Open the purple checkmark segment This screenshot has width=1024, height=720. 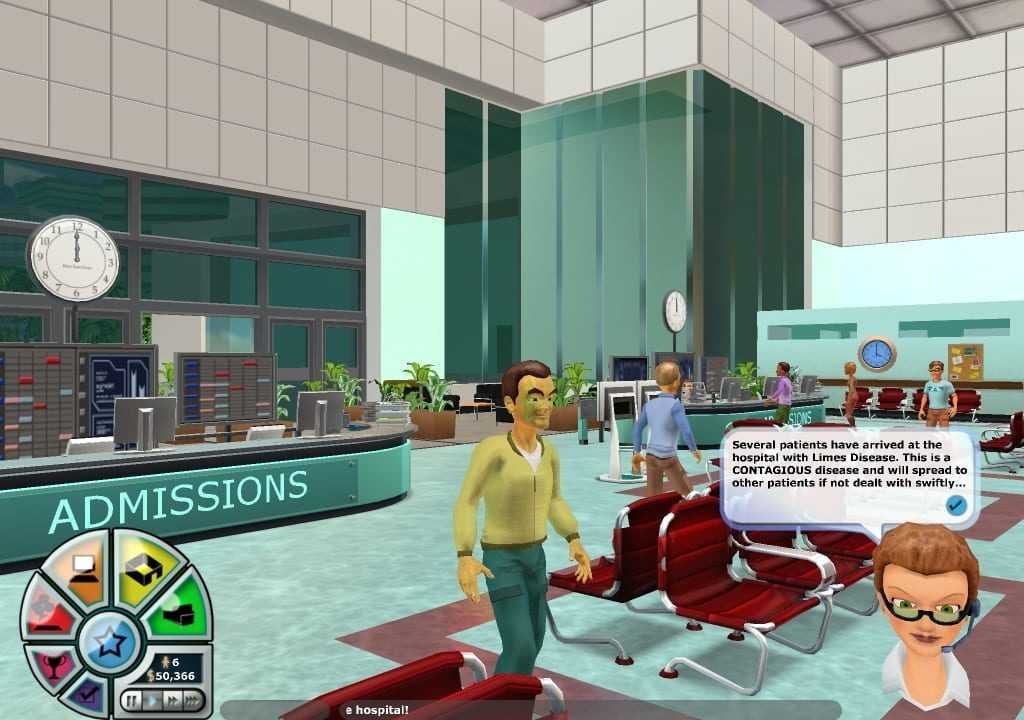coord(89,693)
